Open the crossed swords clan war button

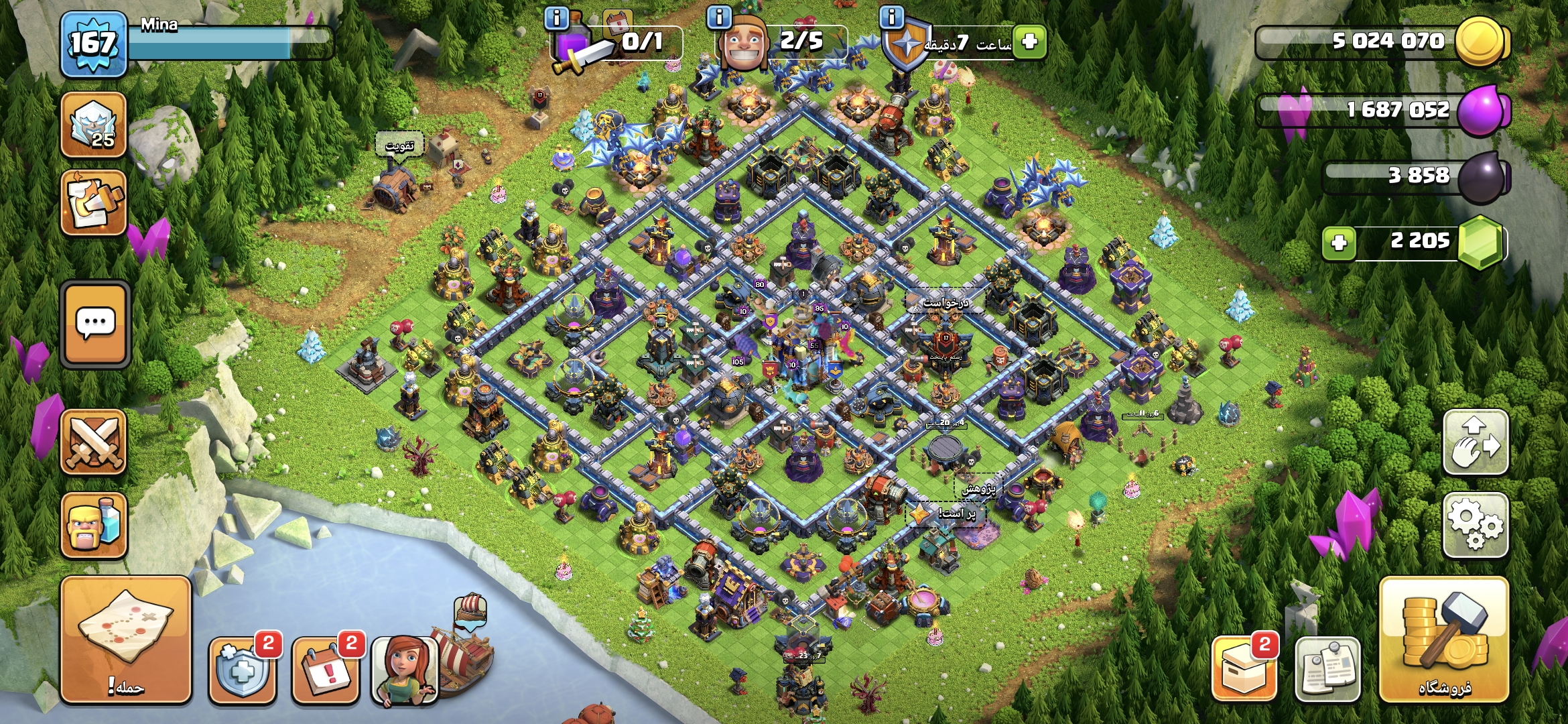point(94,442)
